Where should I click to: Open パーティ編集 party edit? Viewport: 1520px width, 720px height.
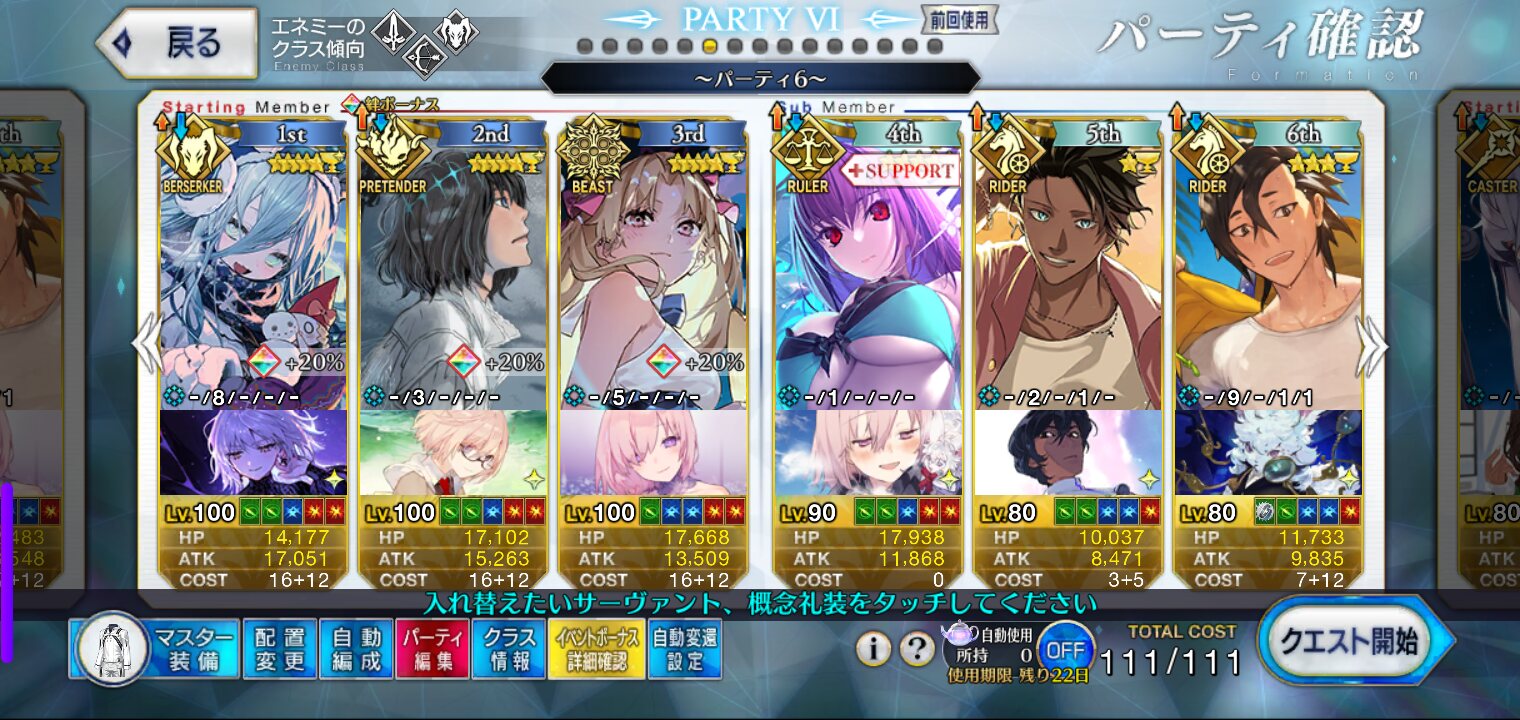point(432,649)
